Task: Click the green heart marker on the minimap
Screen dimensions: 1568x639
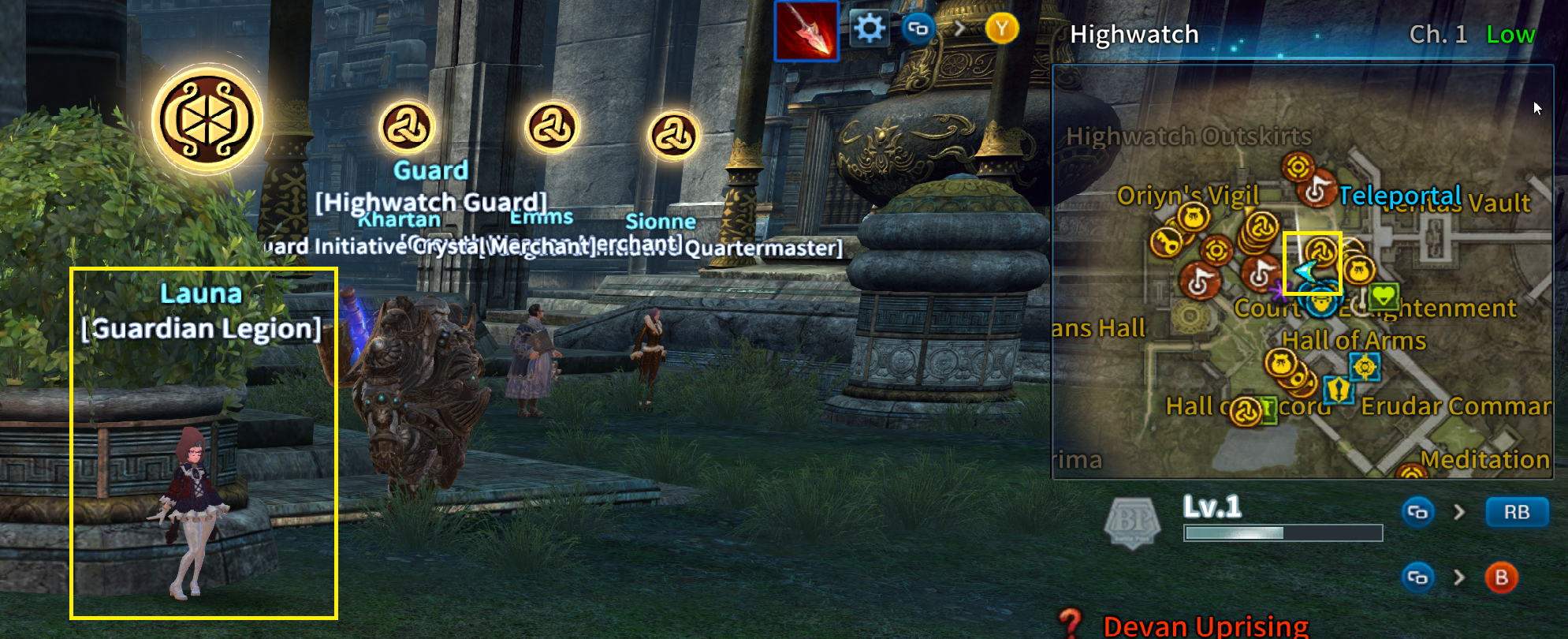Action: click(1384, 297)
